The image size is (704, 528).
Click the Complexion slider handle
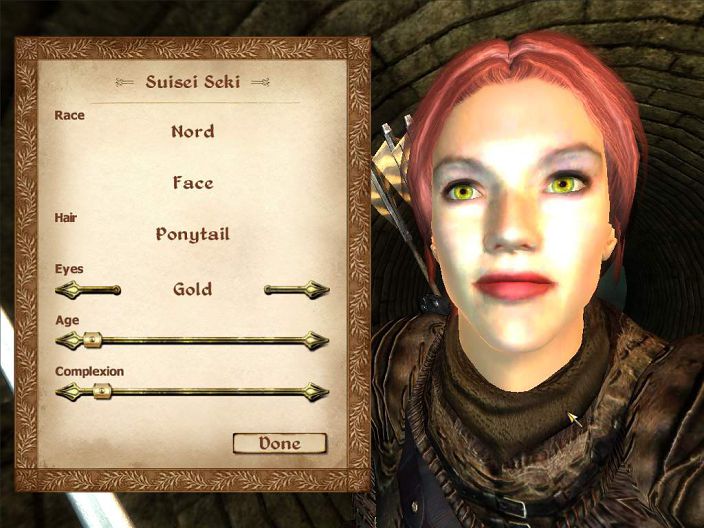(100, 392)
